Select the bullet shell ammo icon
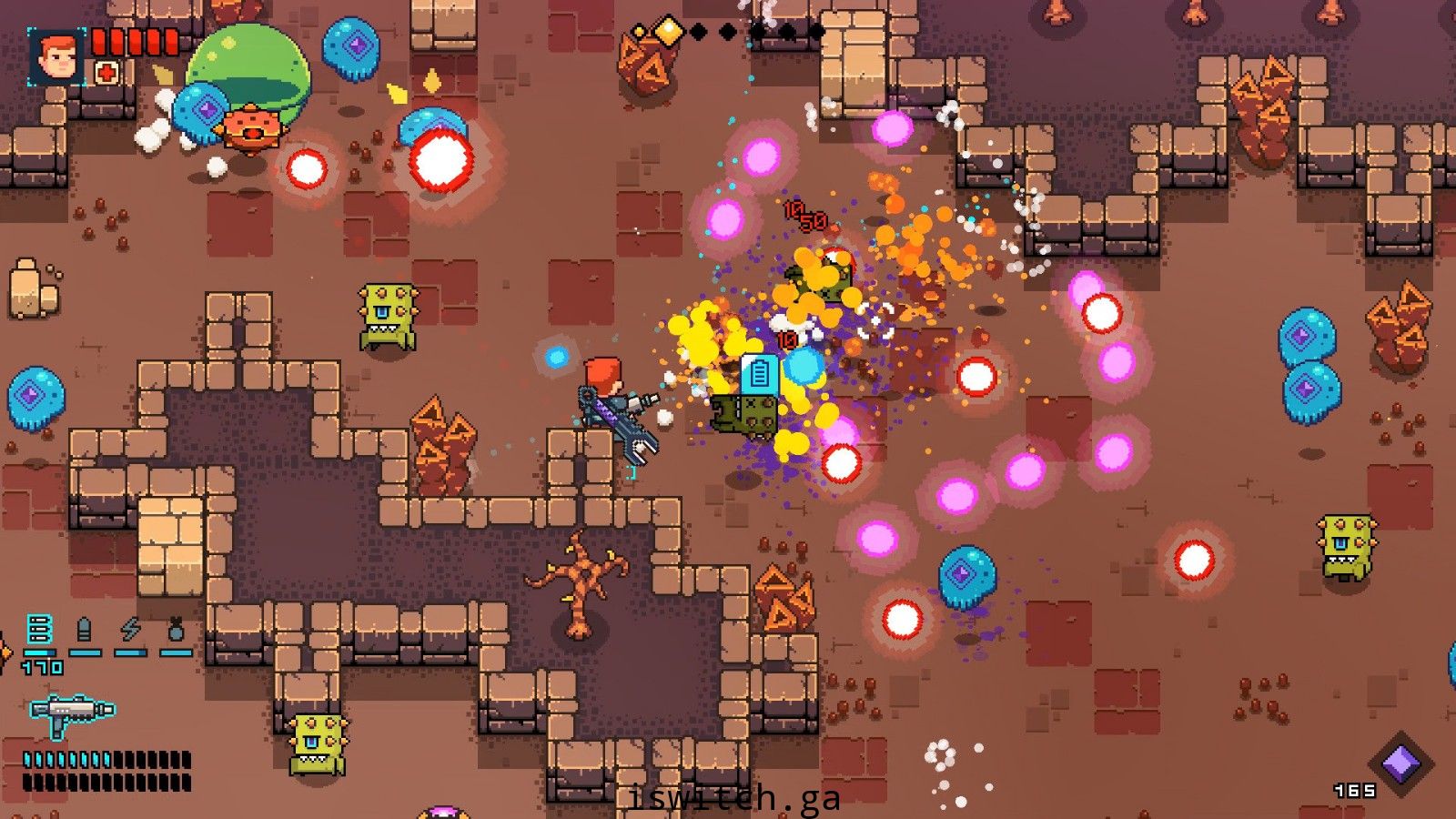 [x=85, y=630]
